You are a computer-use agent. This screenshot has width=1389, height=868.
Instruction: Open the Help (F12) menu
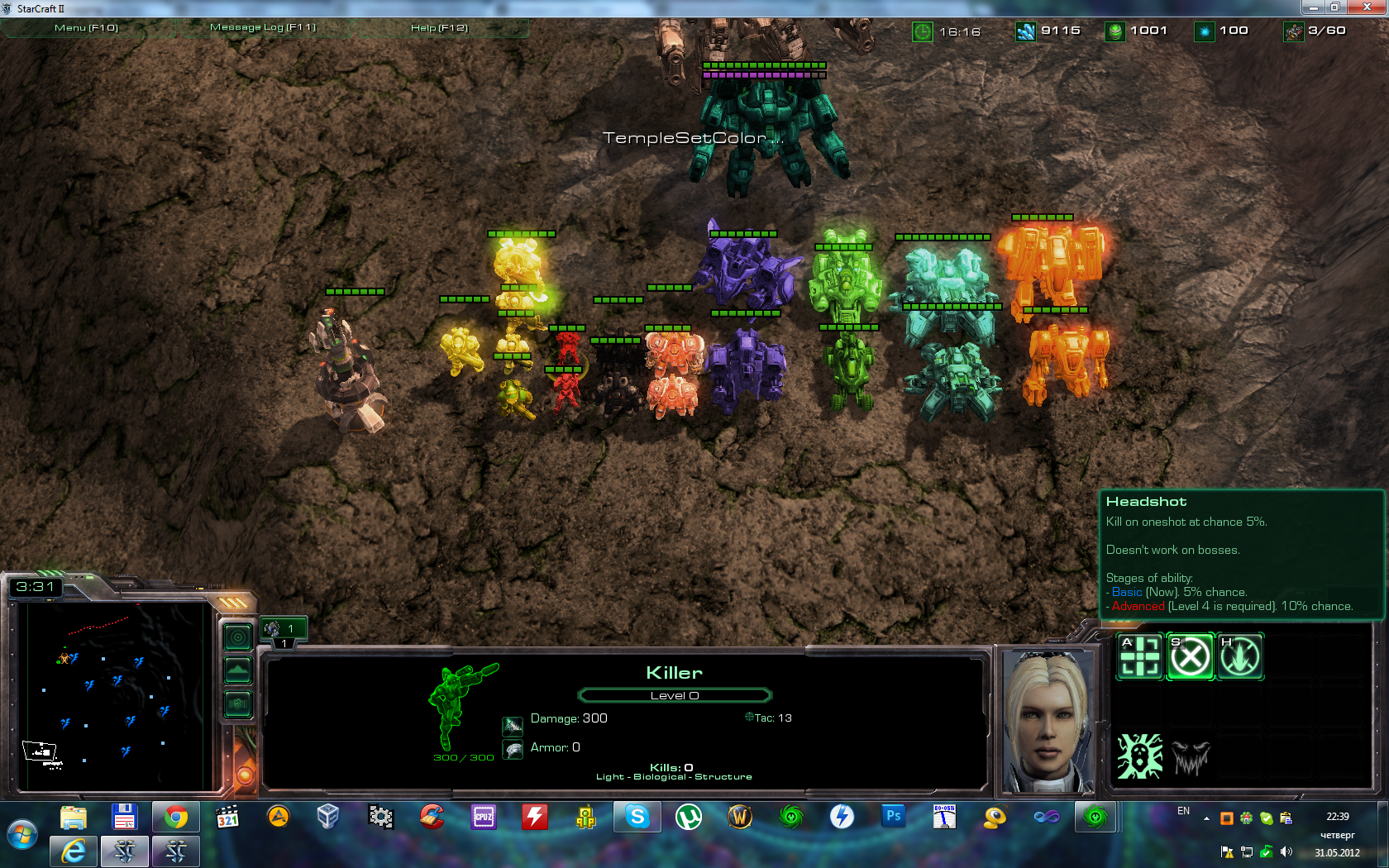click(439, 28)
